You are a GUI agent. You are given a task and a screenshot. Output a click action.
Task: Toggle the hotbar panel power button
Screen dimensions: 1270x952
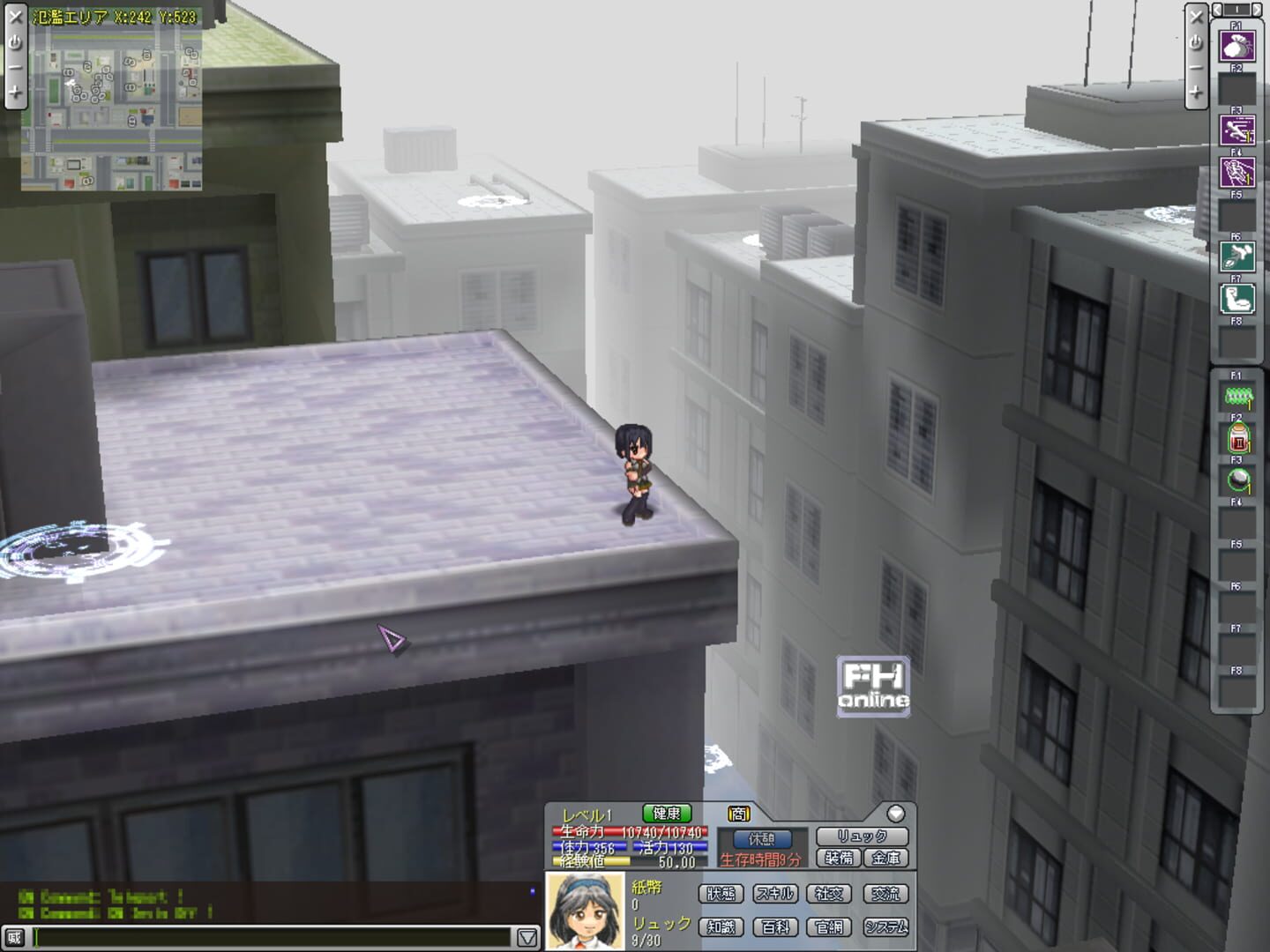tap(1198, 40)
